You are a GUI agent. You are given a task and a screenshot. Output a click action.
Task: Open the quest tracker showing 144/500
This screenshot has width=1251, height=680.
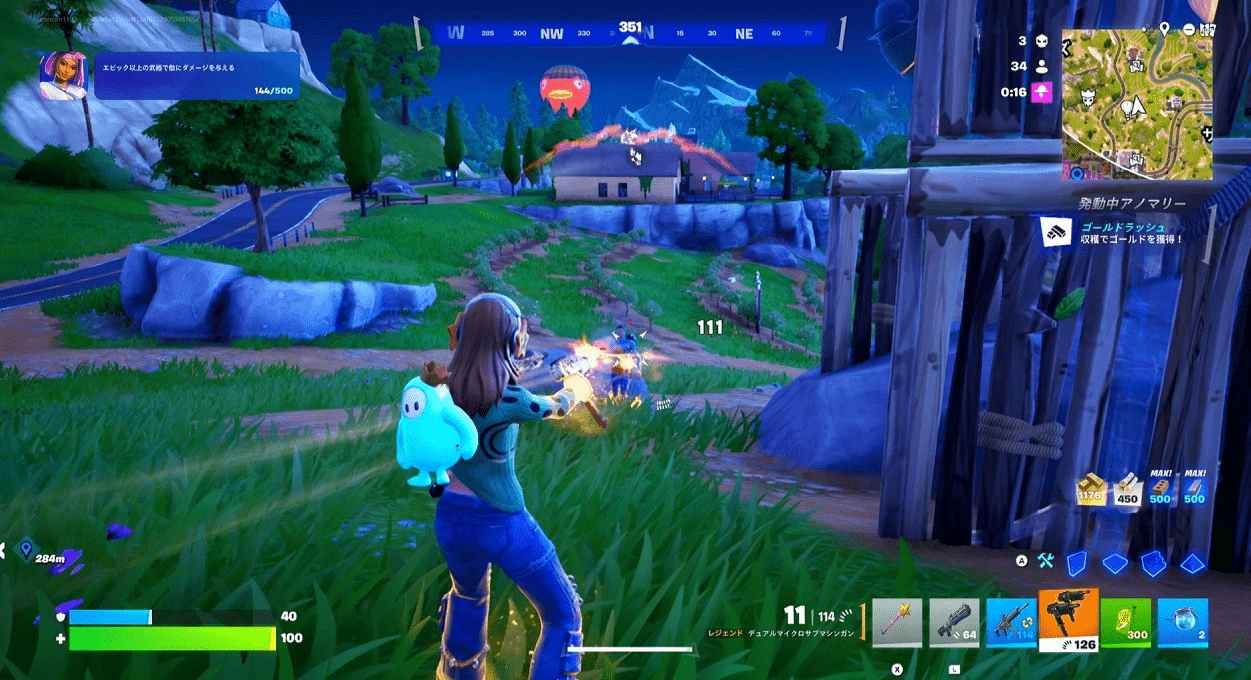click(x=169, y=76)
